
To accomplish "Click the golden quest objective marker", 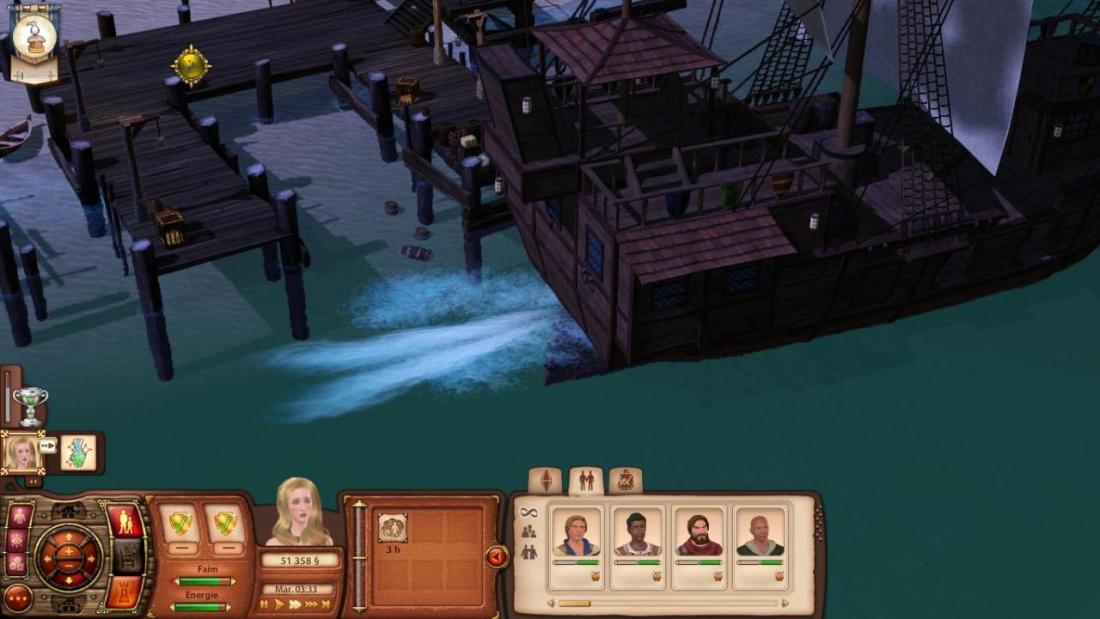I will tap(190, 66).
